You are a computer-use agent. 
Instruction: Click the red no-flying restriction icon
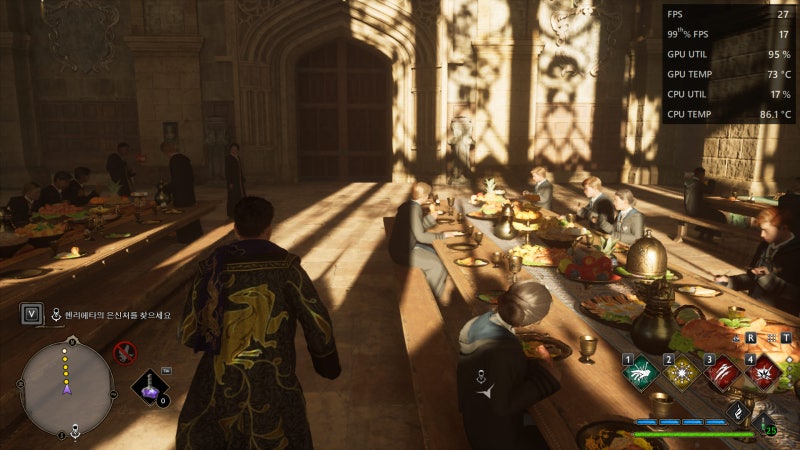124,351
